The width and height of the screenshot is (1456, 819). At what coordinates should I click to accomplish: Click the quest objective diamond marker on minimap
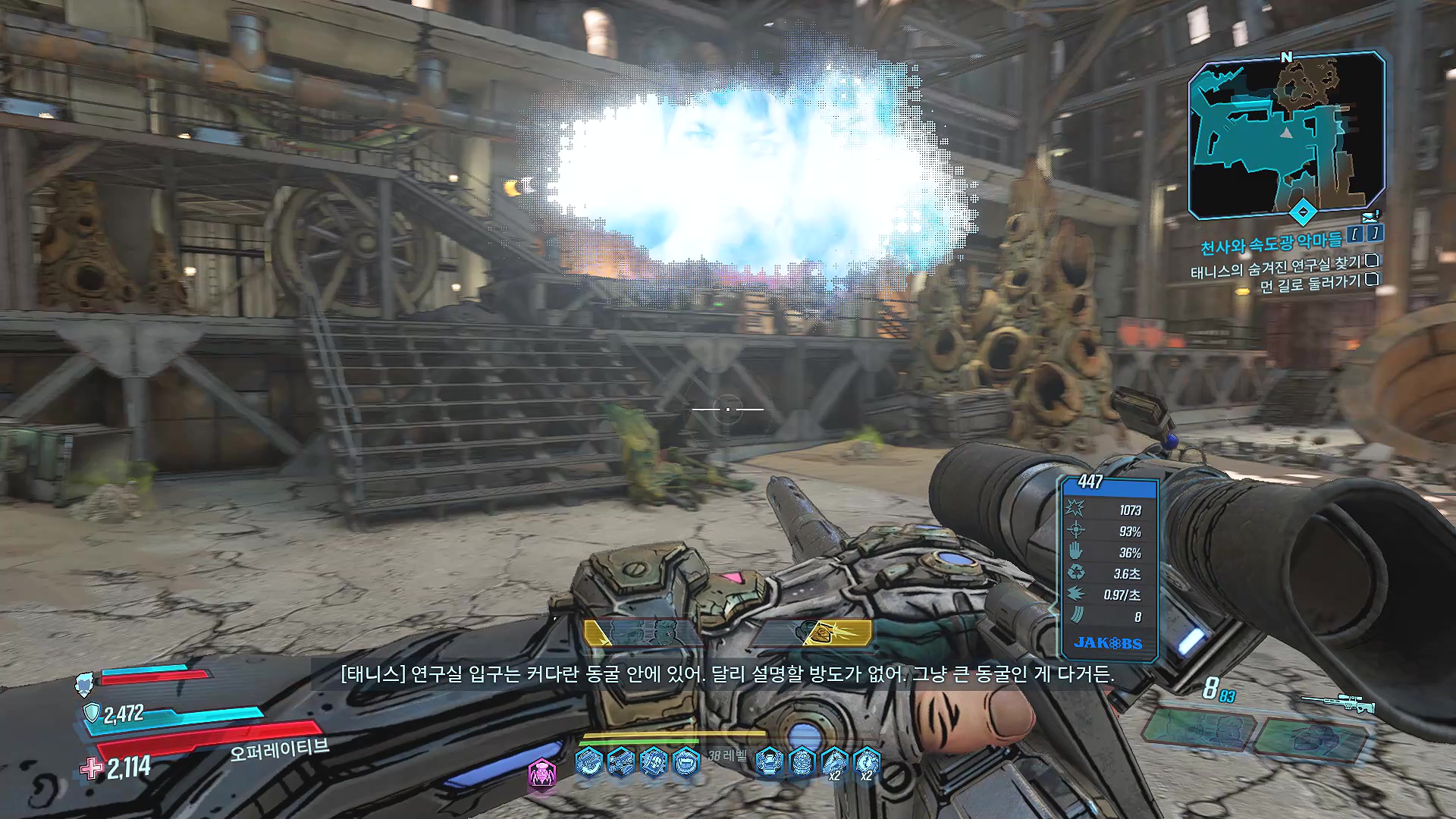pos(1302,212)
